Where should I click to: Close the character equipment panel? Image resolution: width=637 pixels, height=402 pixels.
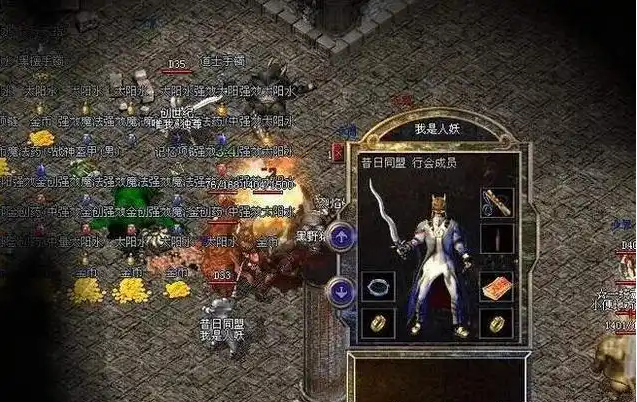[x=339, y=151]
